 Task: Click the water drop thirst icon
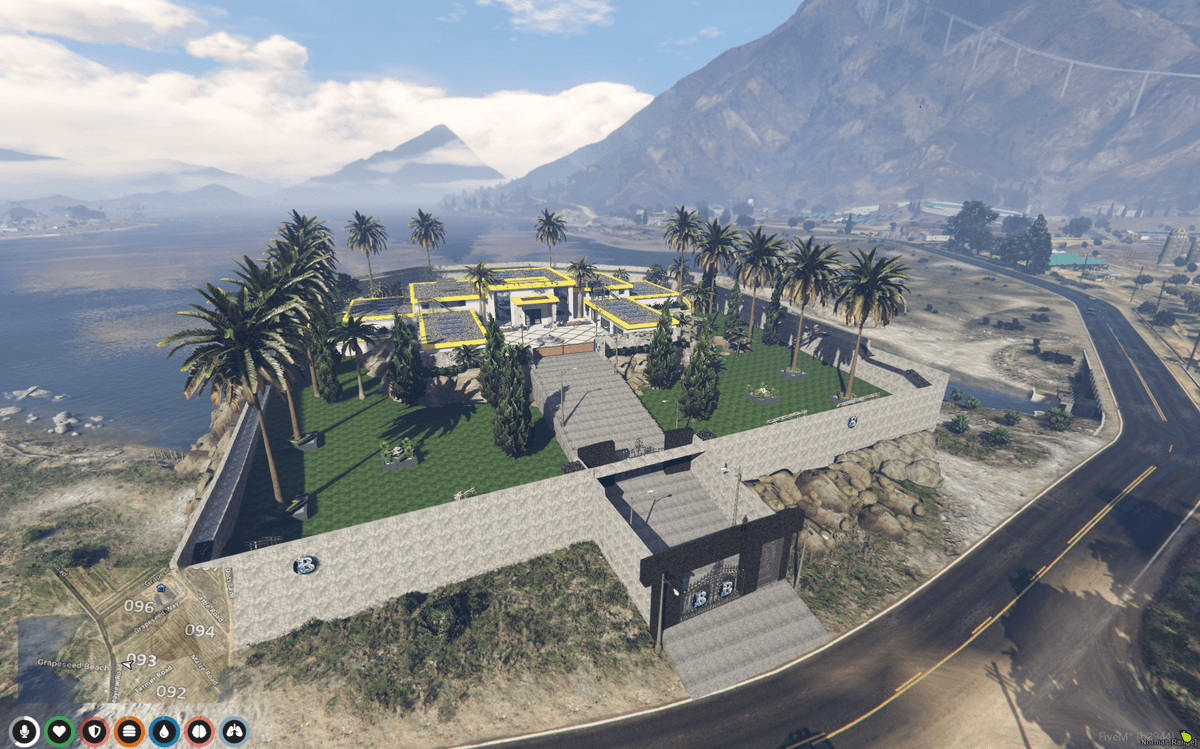(164, 732)
